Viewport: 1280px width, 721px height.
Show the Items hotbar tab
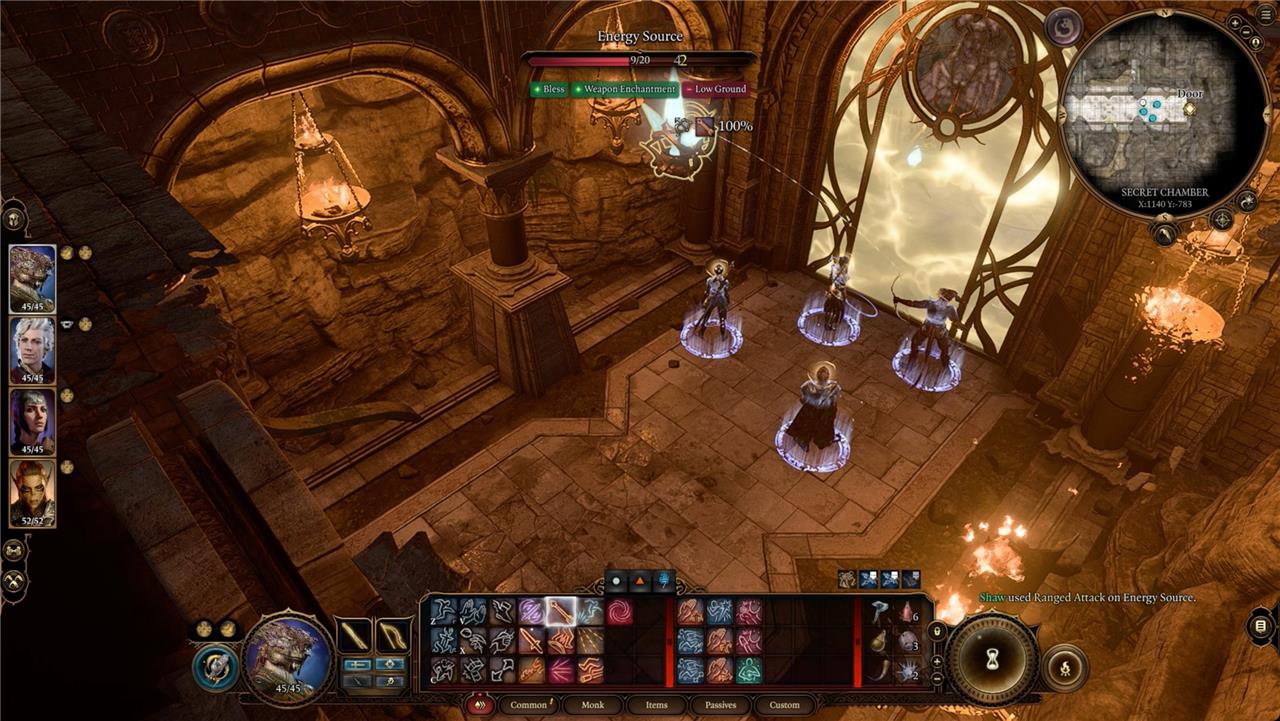tap(656, 705)
